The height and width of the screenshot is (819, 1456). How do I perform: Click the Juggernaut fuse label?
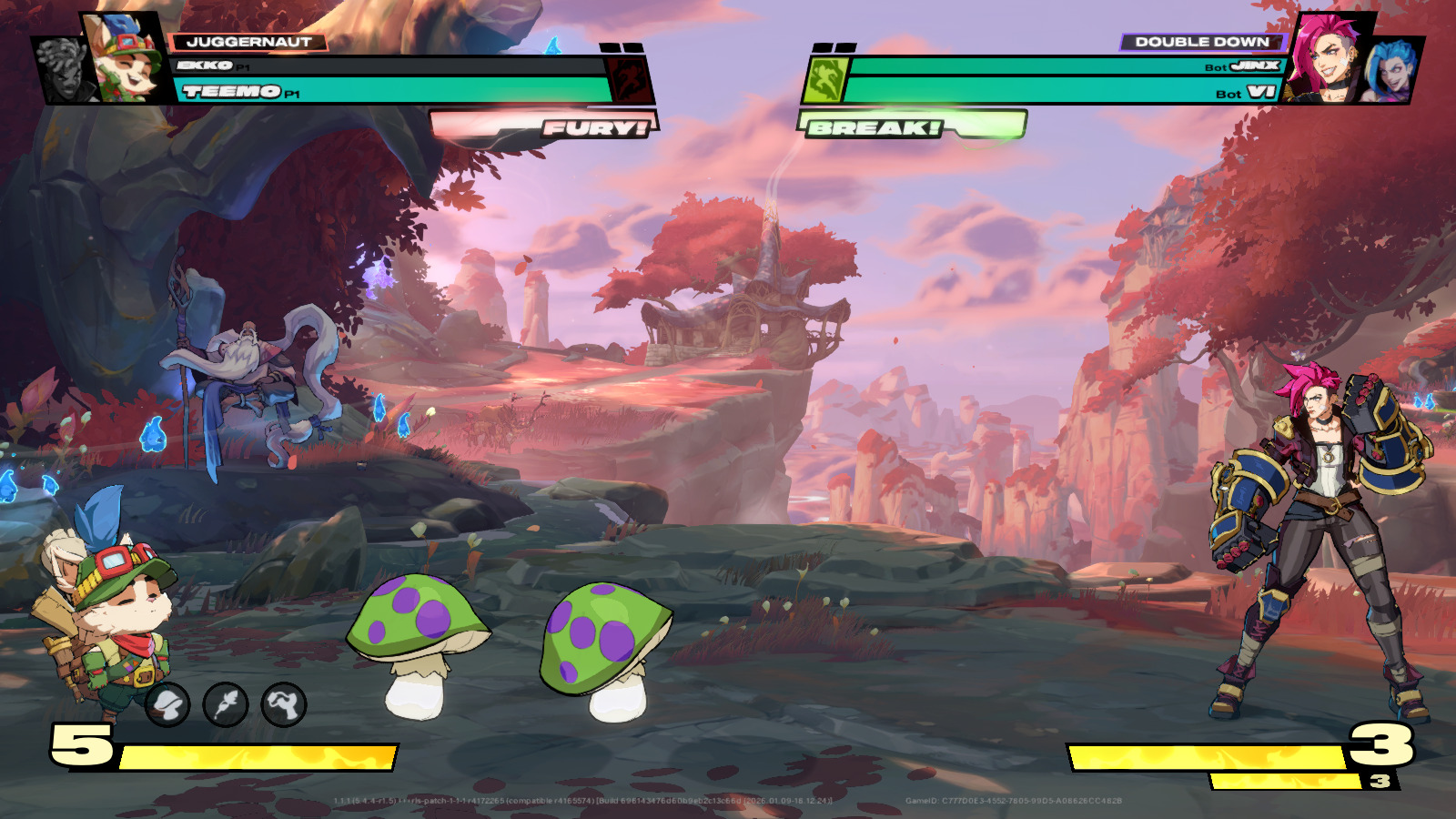pyautogui.click(x=248, y=42)
